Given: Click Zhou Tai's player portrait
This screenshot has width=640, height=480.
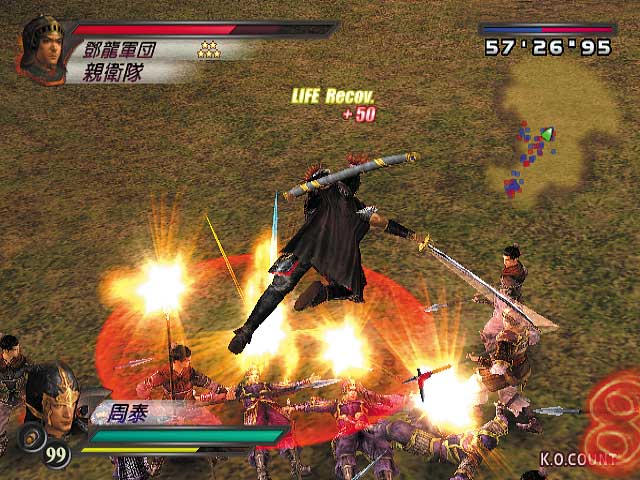Looking at the screenshot, I should (53, 399).
